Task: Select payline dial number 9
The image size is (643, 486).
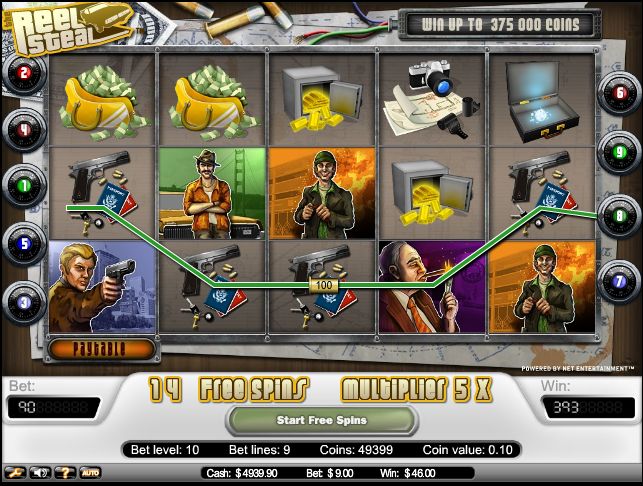Action: [x=619, y=153]
